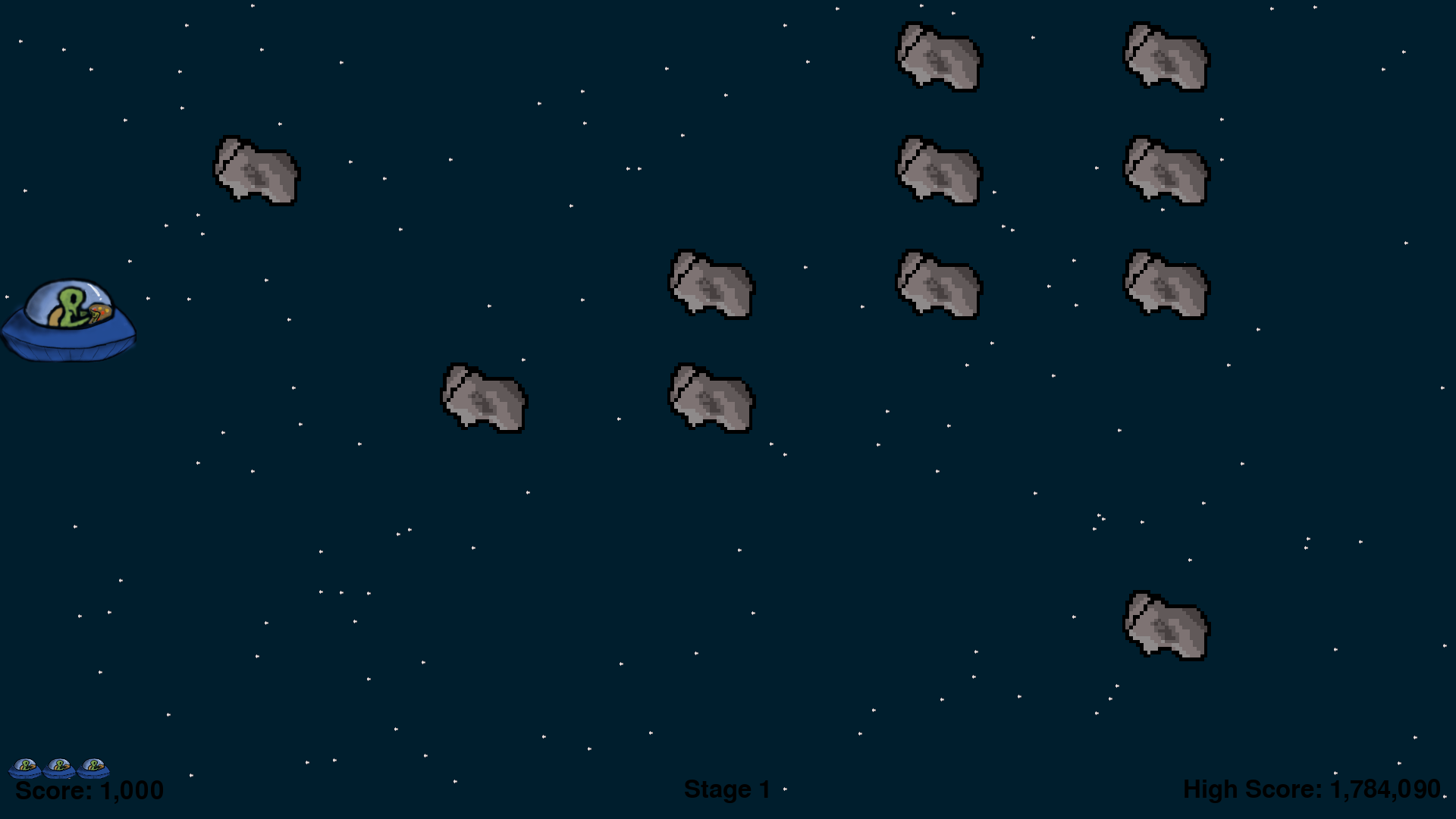Click the Score: 1,000 text
Viewport: 1456px width, 819px height.
coord(89,790)
